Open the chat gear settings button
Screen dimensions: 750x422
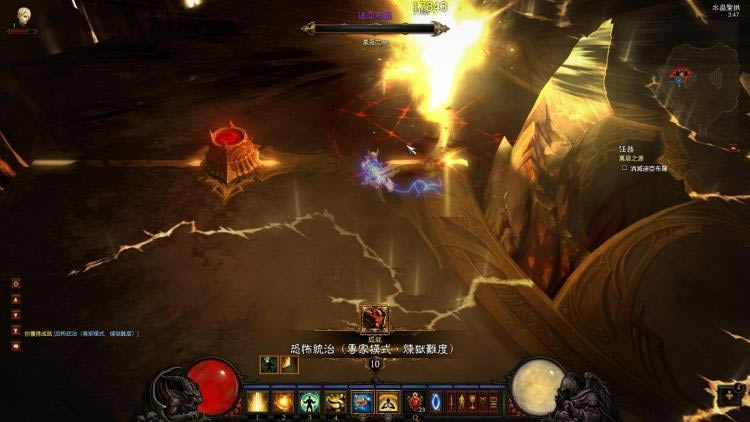pos(16,284)
